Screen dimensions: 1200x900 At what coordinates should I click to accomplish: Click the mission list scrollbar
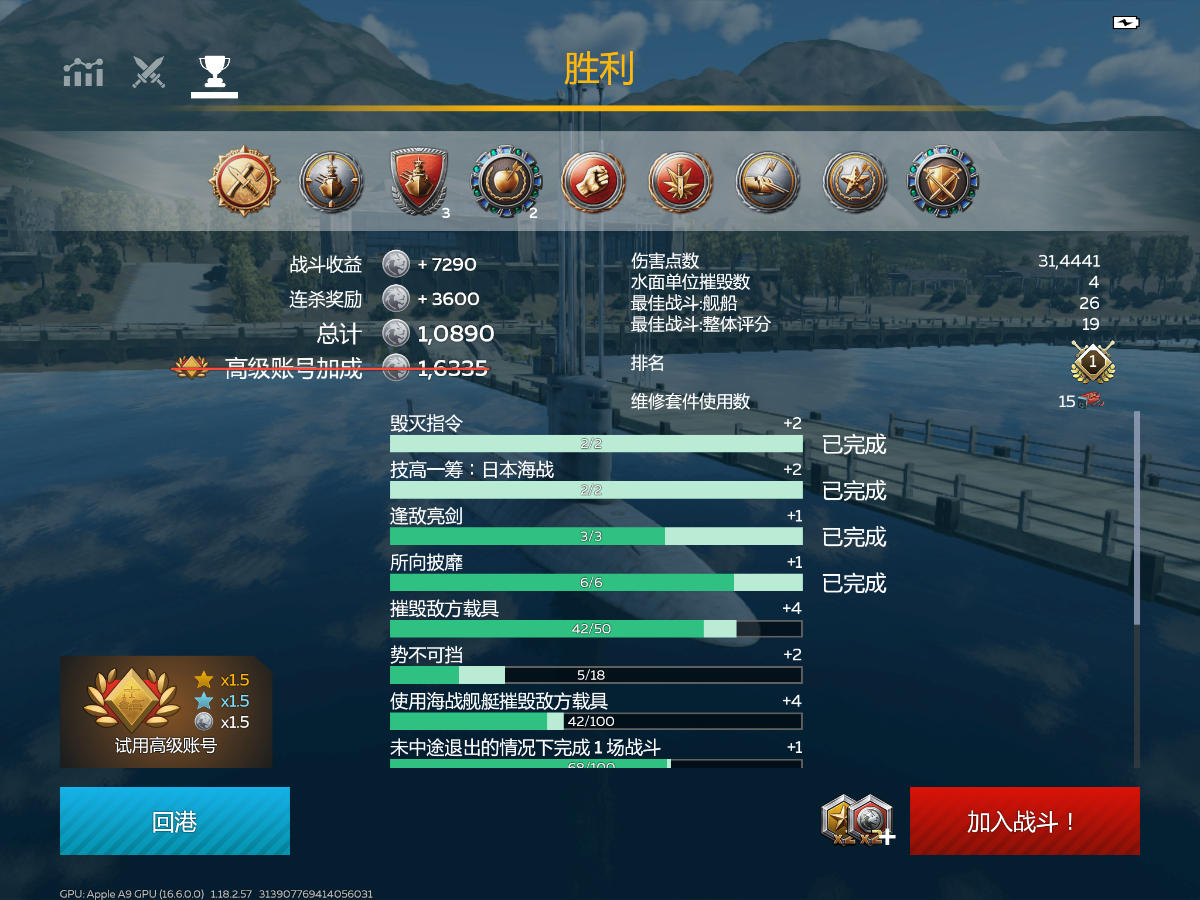pos(1136,520)
